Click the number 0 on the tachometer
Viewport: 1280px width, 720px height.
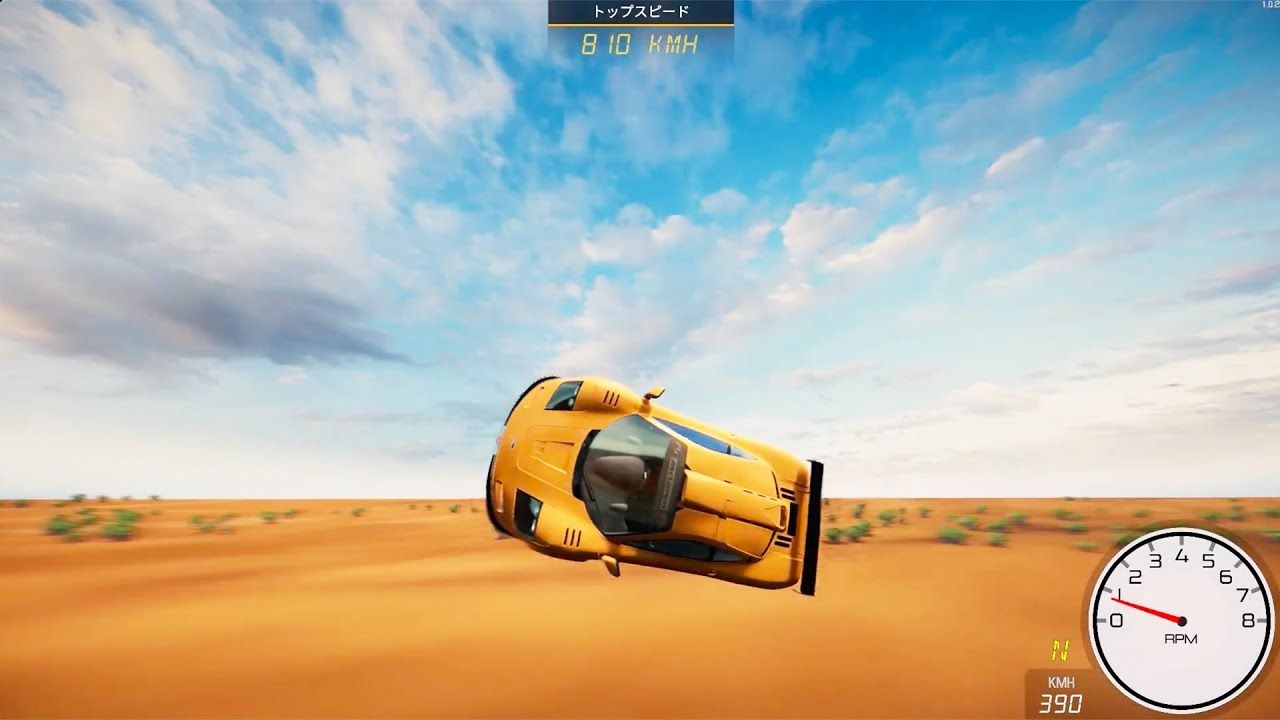coord(1115,620)
